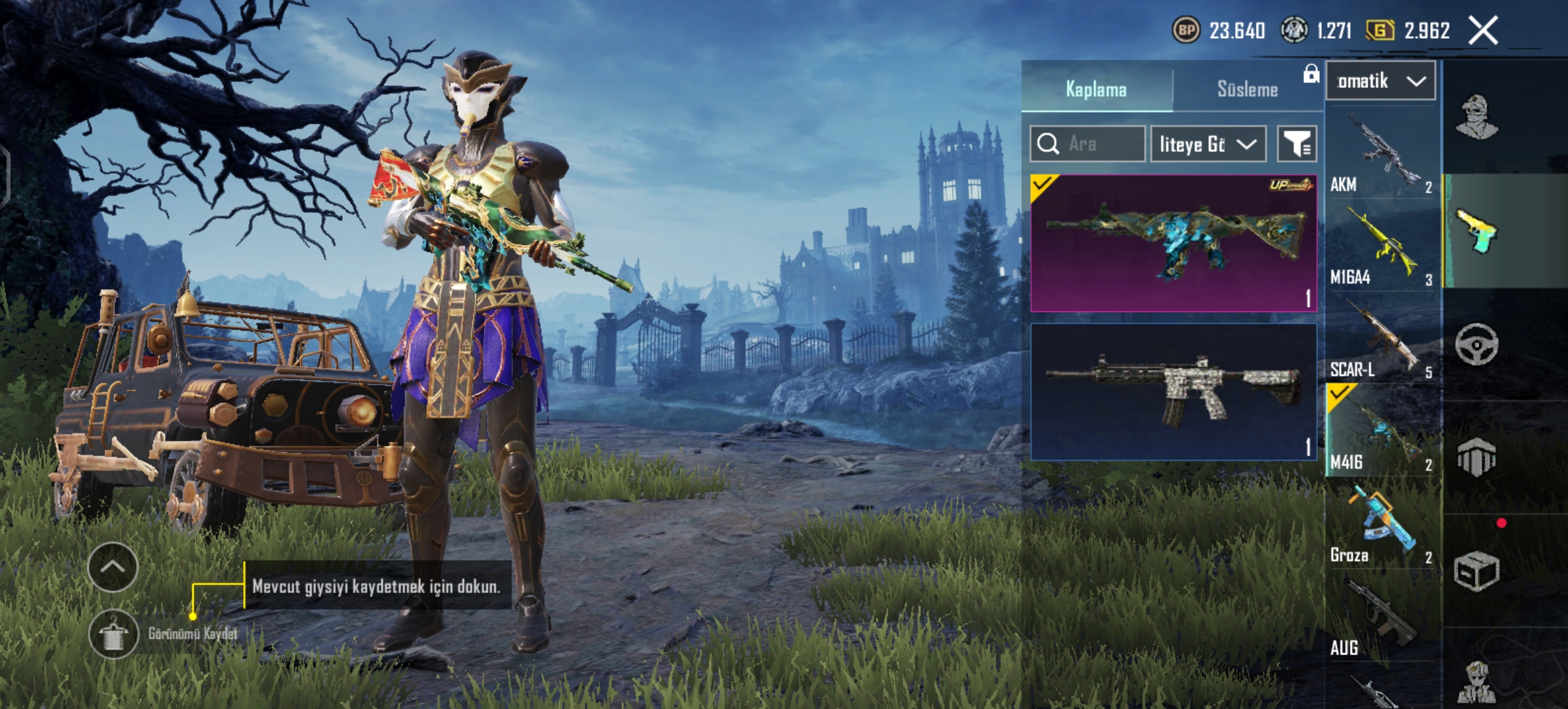This screenshot has width=1568, height=709.
Task: Open the parachute category icon
Action: (1477, 457)
